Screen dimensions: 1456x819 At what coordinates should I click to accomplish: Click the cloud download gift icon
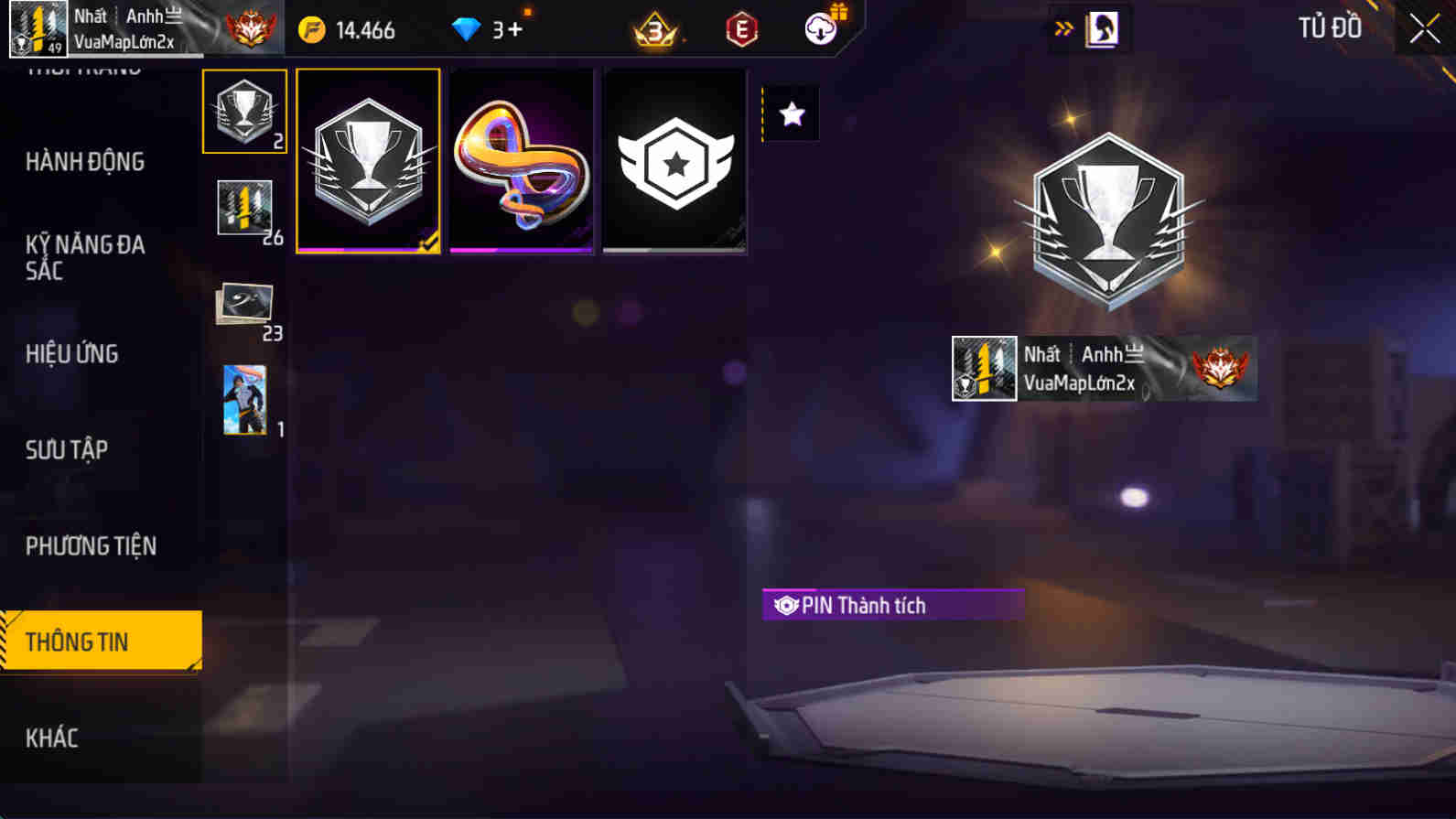click(821, 28)
